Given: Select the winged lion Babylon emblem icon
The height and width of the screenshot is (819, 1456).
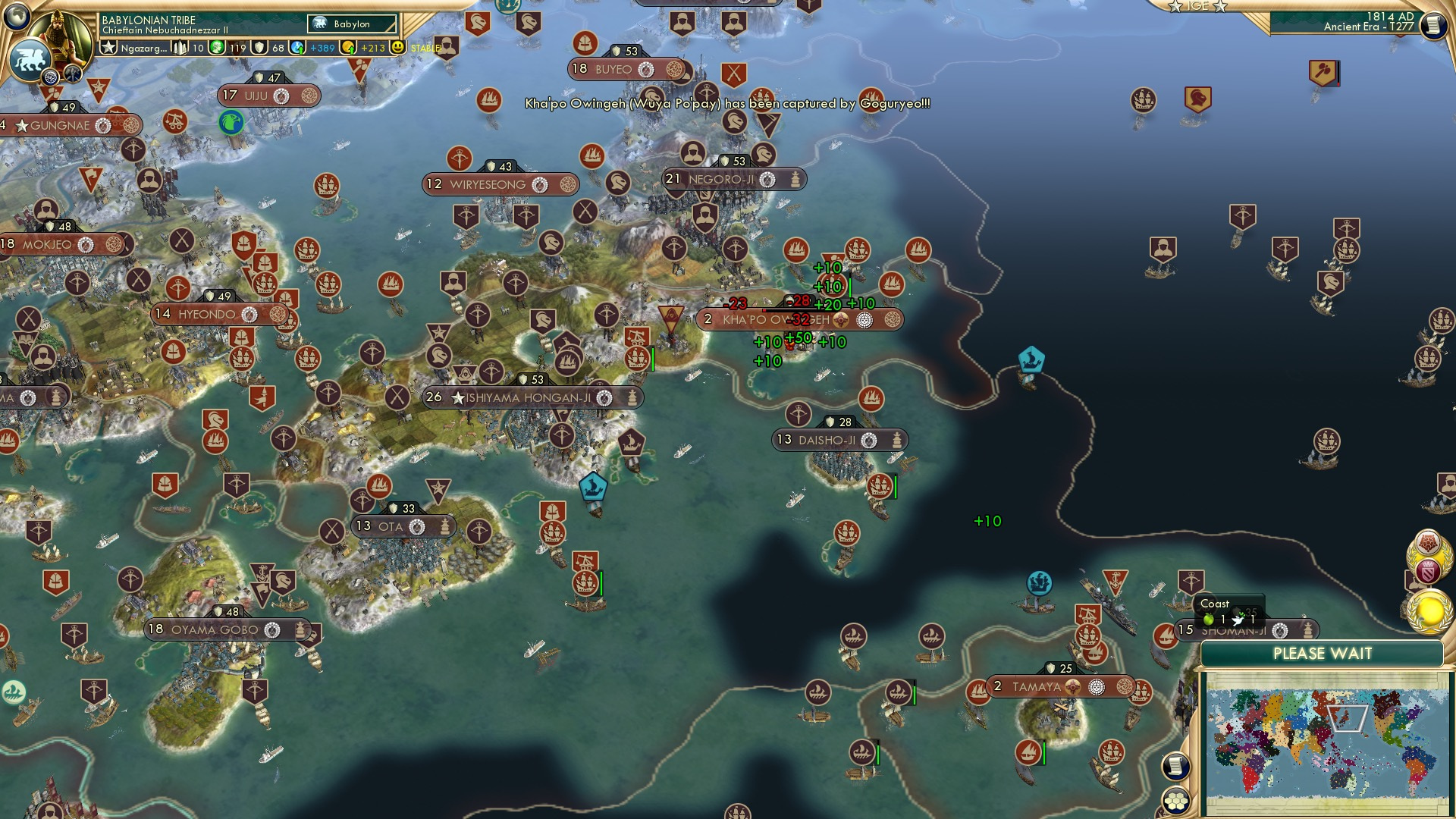Looking at the screenshot, I should pyautogui.click(x=30, y=60).
